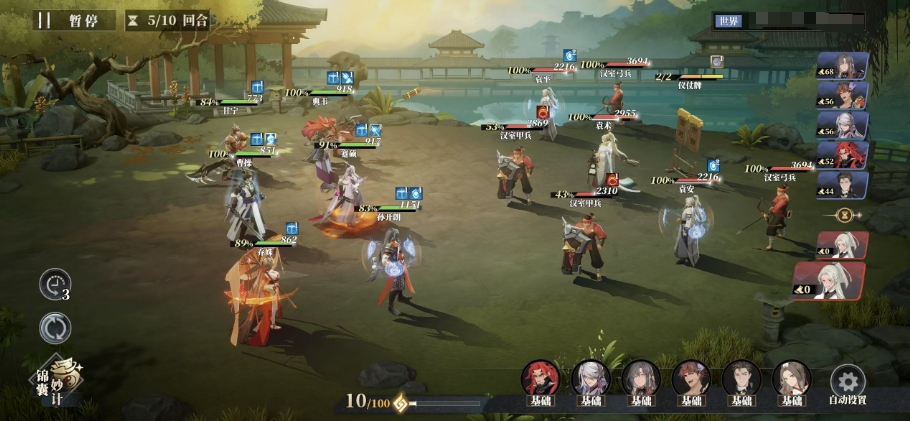Select the red-haired hero skill portrait
The height and width of the screenshot is (421, 910).
click(540, 378)
